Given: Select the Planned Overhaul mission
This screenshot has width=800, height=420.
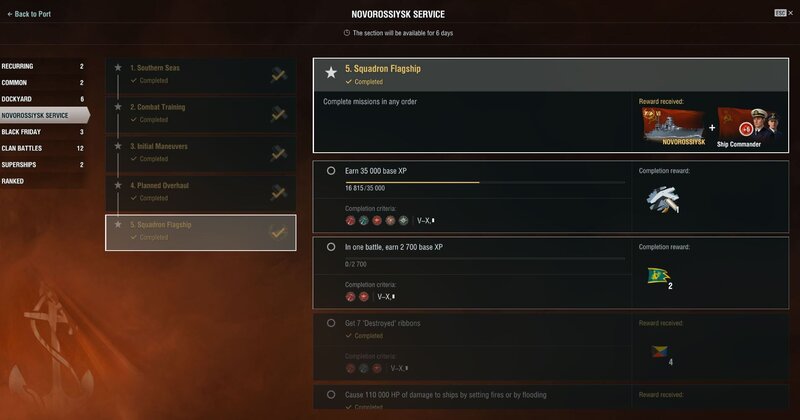Looking at the screenshot, I should (200, 191).
